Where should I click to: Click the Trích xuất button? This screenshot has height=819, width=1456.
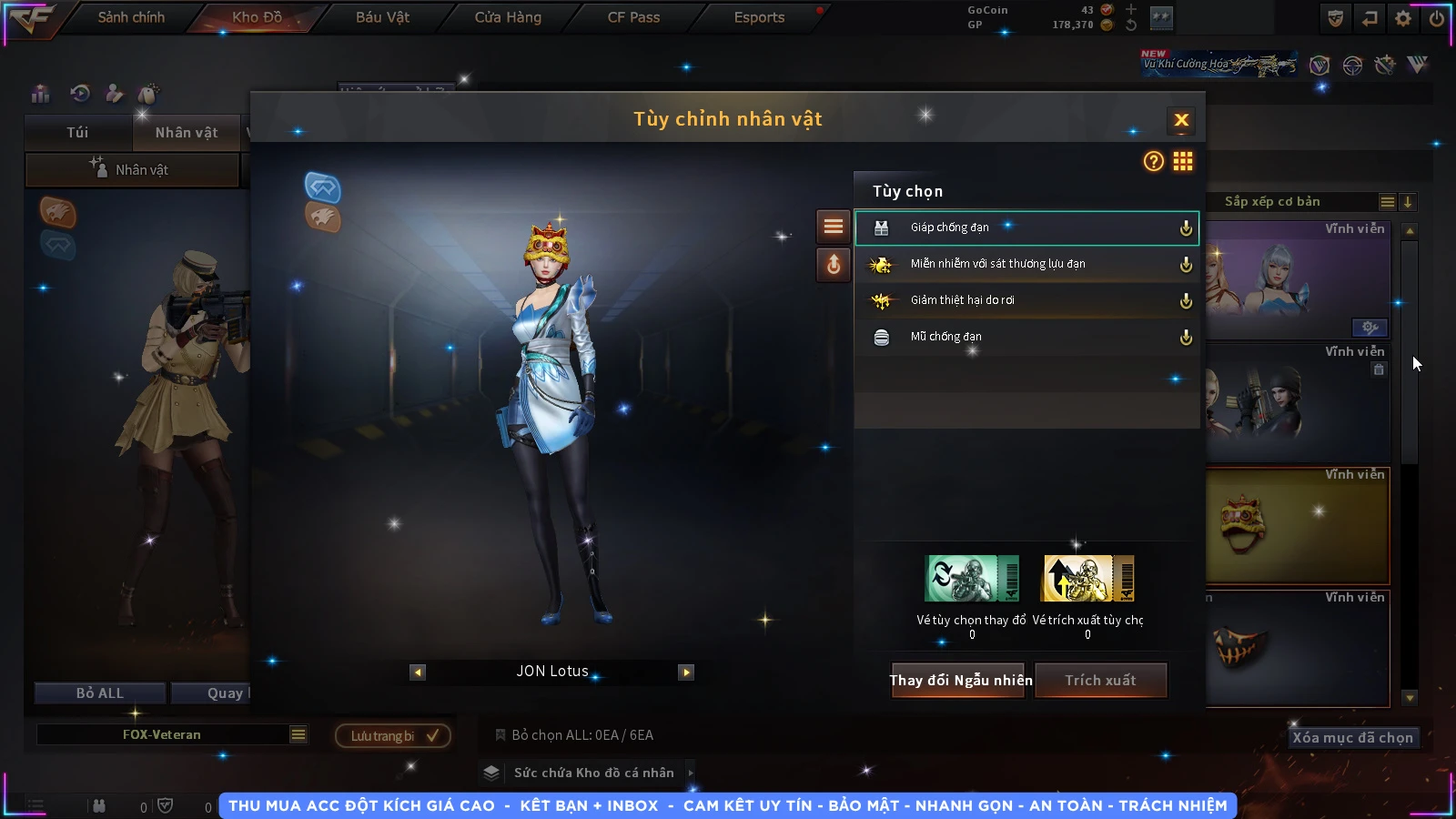(1100, 680)
